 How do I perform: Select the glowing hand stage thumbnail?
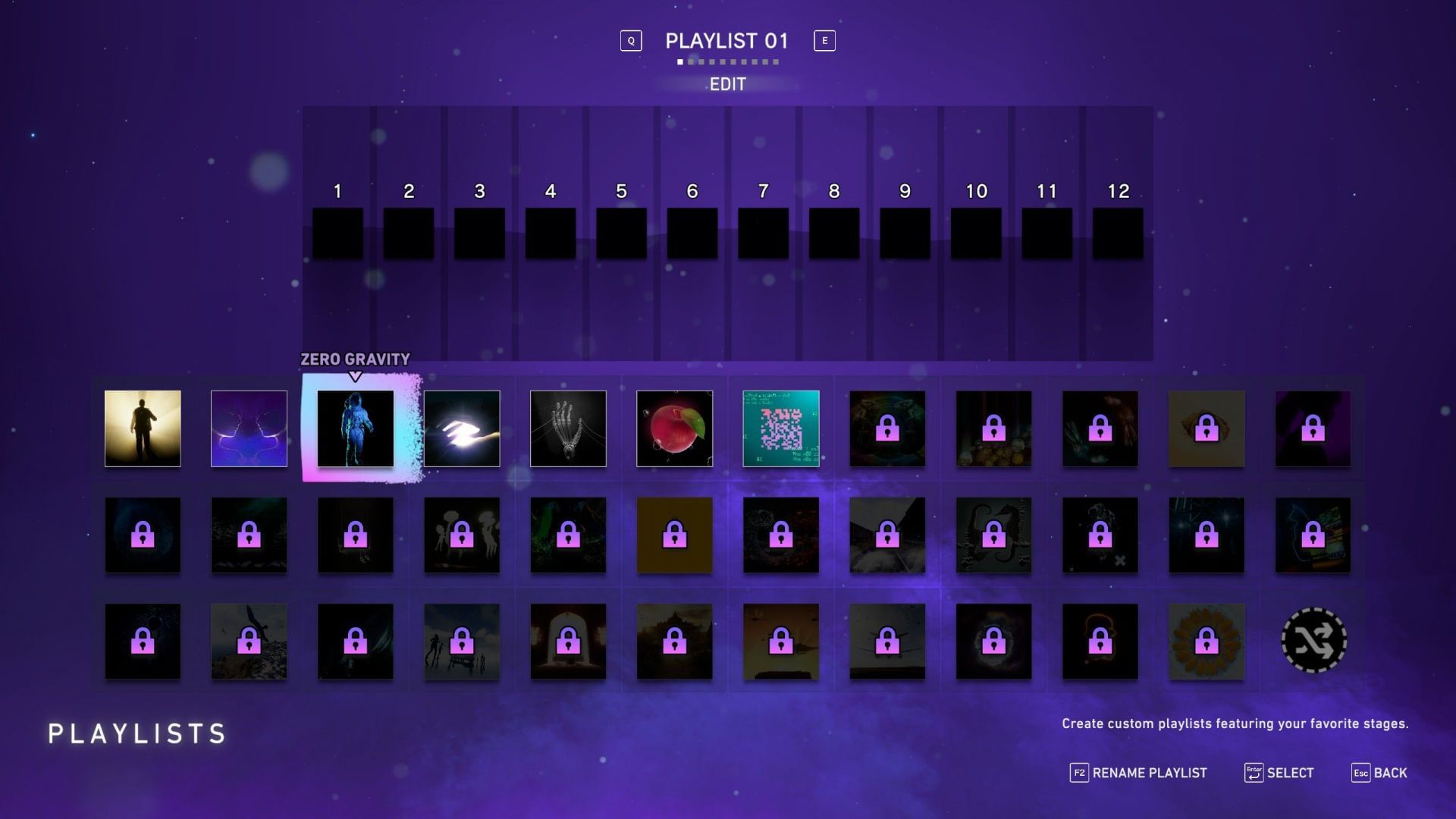(x=461, y=428)
